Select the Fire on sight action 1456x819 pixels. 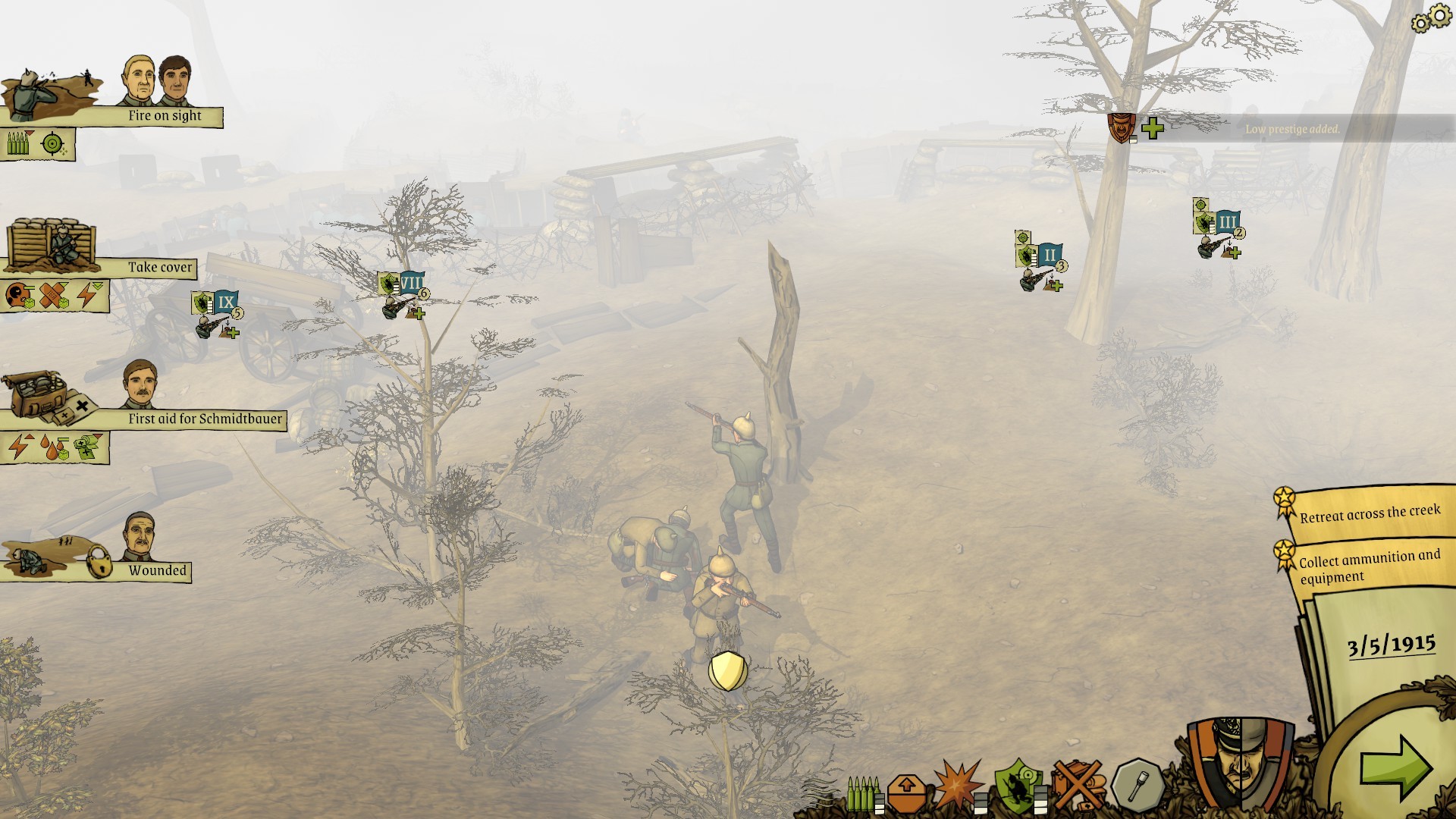(x=164, y=115)
